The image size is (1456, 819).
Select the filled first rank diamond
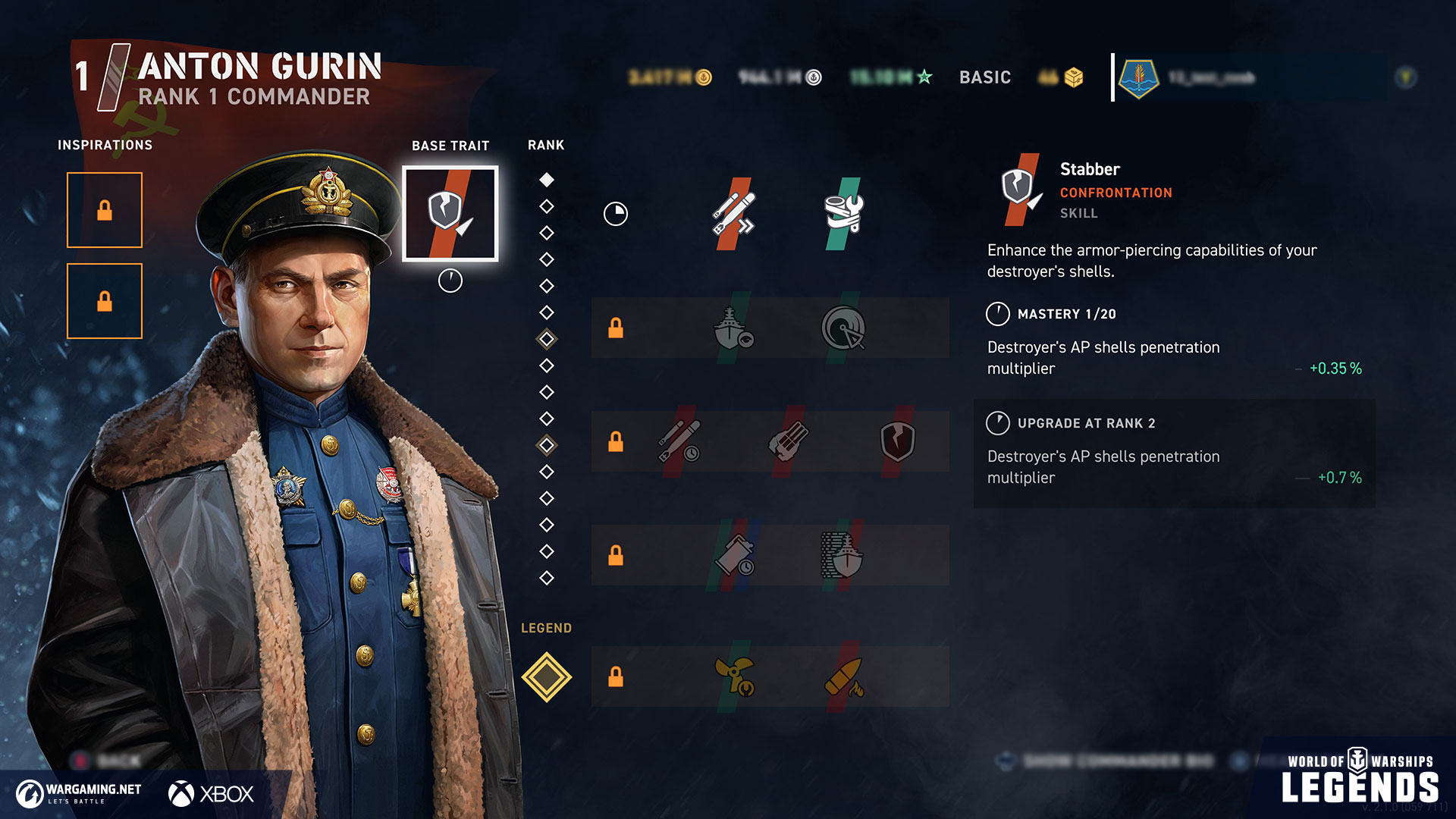[x=546, y=180]
